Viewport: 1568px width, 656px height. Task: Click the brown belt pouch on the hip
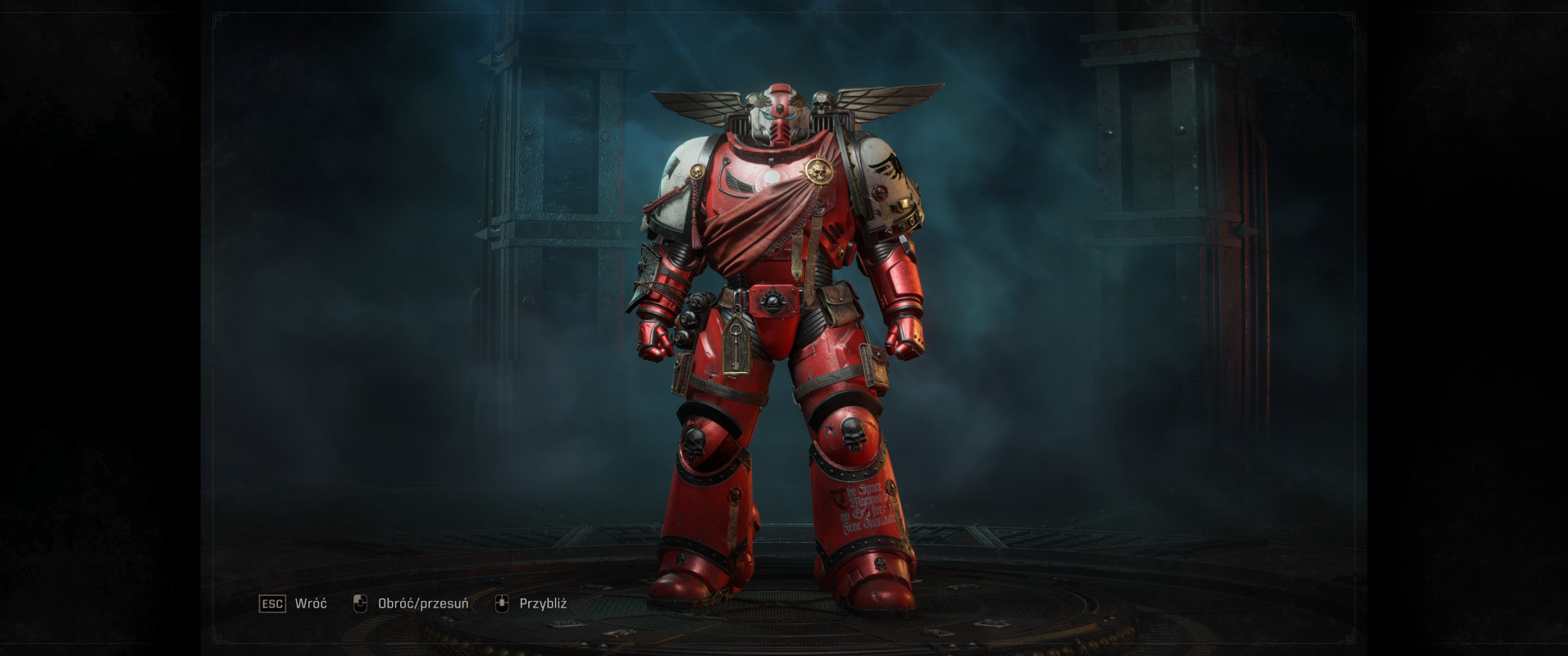click(x=841, y=303)
